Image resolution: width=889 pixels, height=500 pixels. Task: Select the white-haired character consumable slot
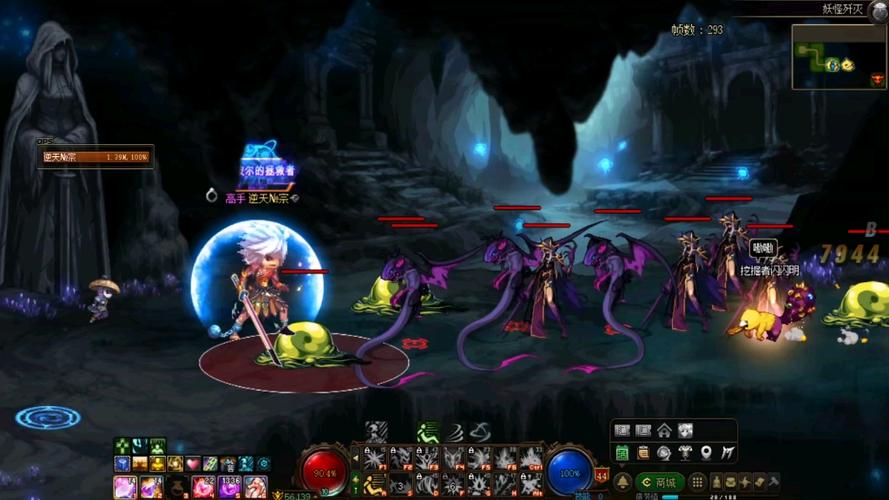(255, 487)
